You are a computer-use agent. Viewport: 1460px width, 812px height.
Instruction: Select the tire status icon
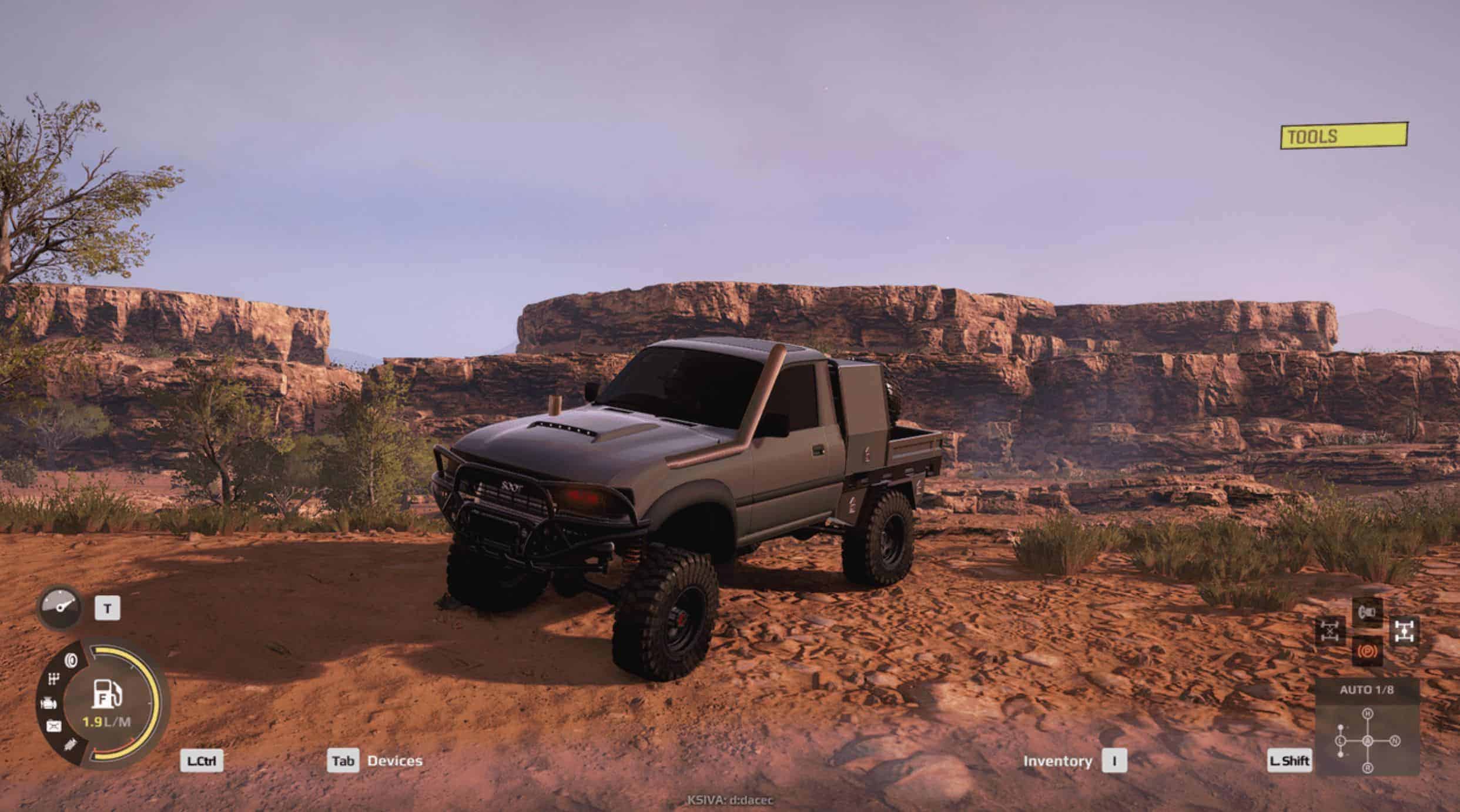[71, 660]
